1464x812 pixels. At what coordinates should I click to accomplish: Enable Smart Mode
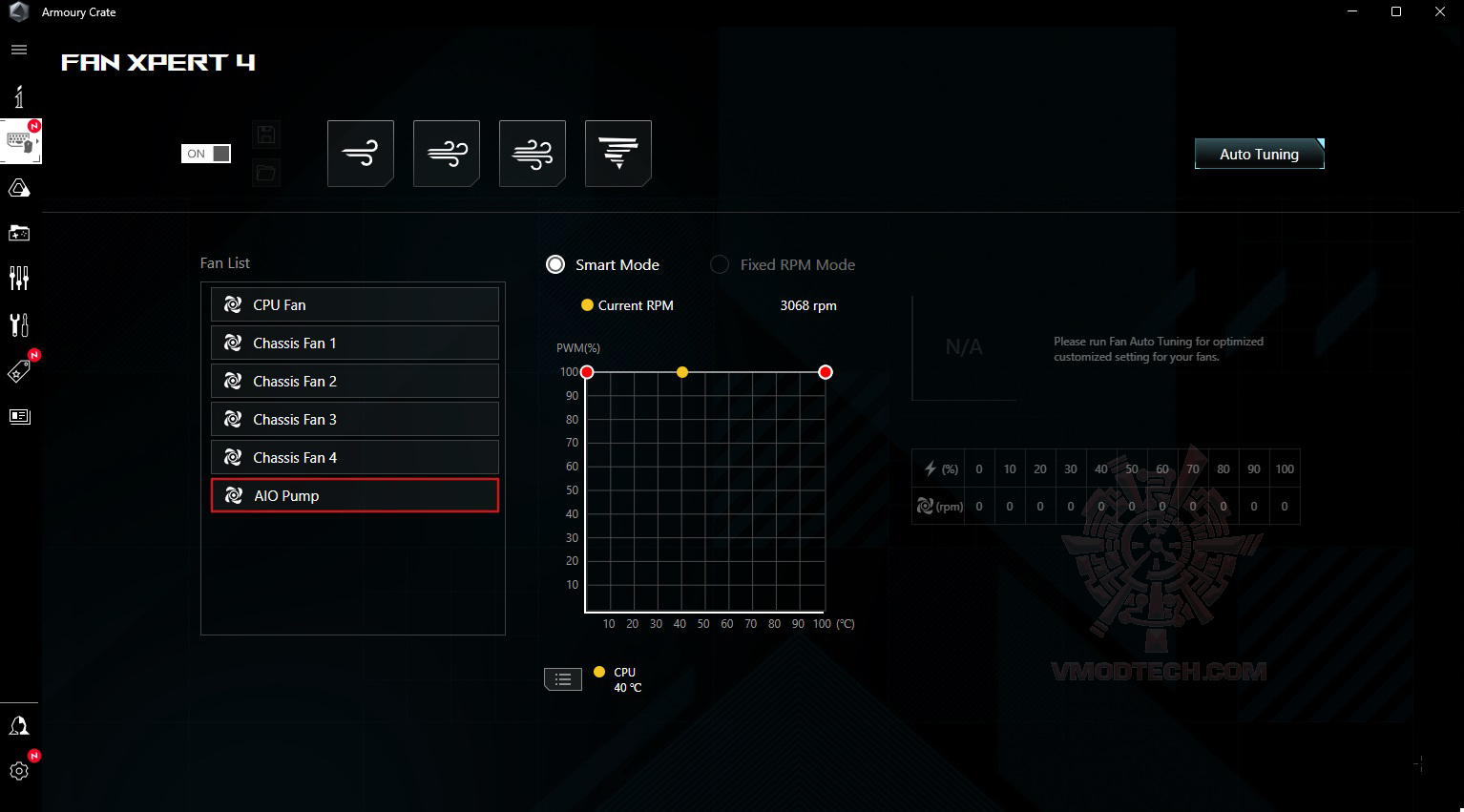[x=555, y=264]
